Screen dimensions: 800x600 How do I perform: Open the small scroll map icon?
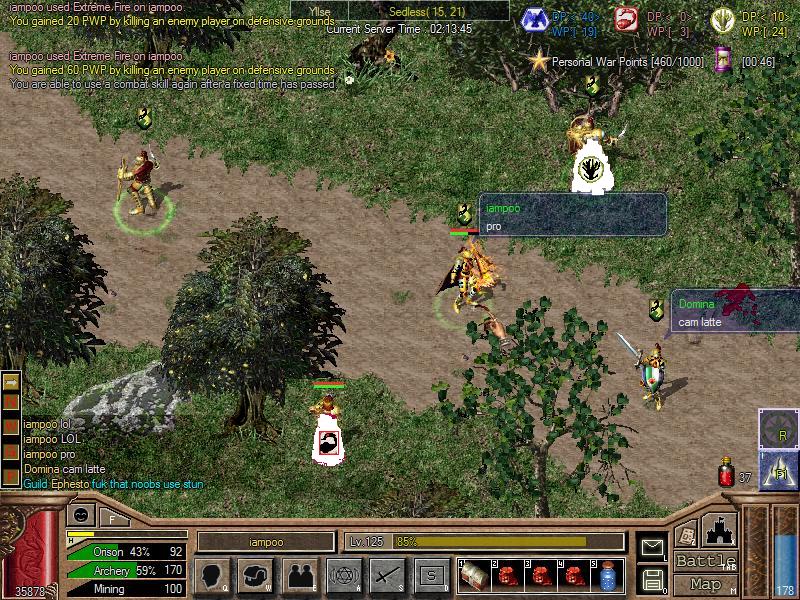pos(722,60)
